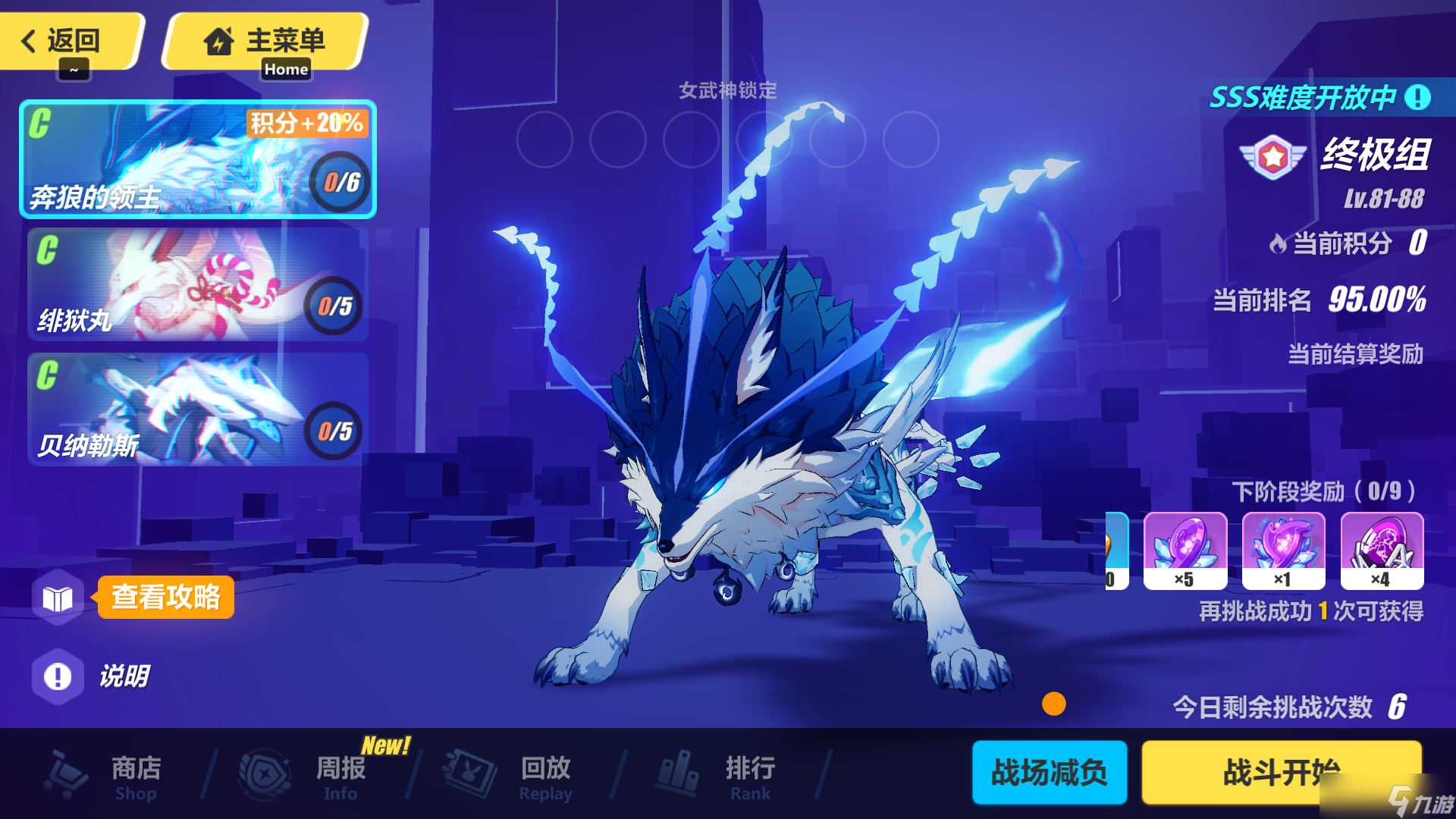The image size is (1456, 819).
Task: Inspect the x4 purple orb reward
Action: [1382, 551]
